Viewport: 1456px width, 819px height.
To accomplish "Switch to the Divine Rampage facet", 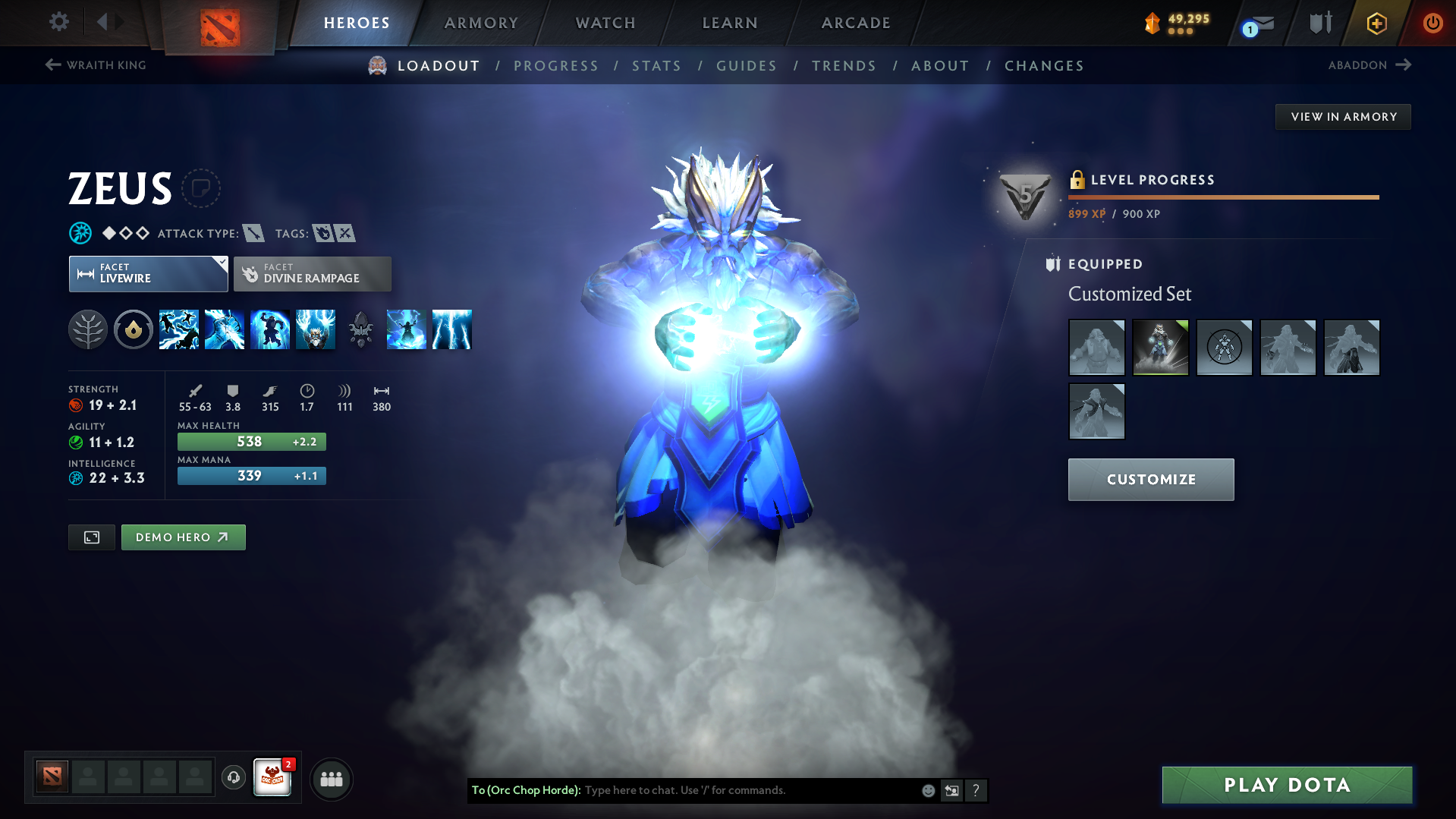I will click(312, 274).
